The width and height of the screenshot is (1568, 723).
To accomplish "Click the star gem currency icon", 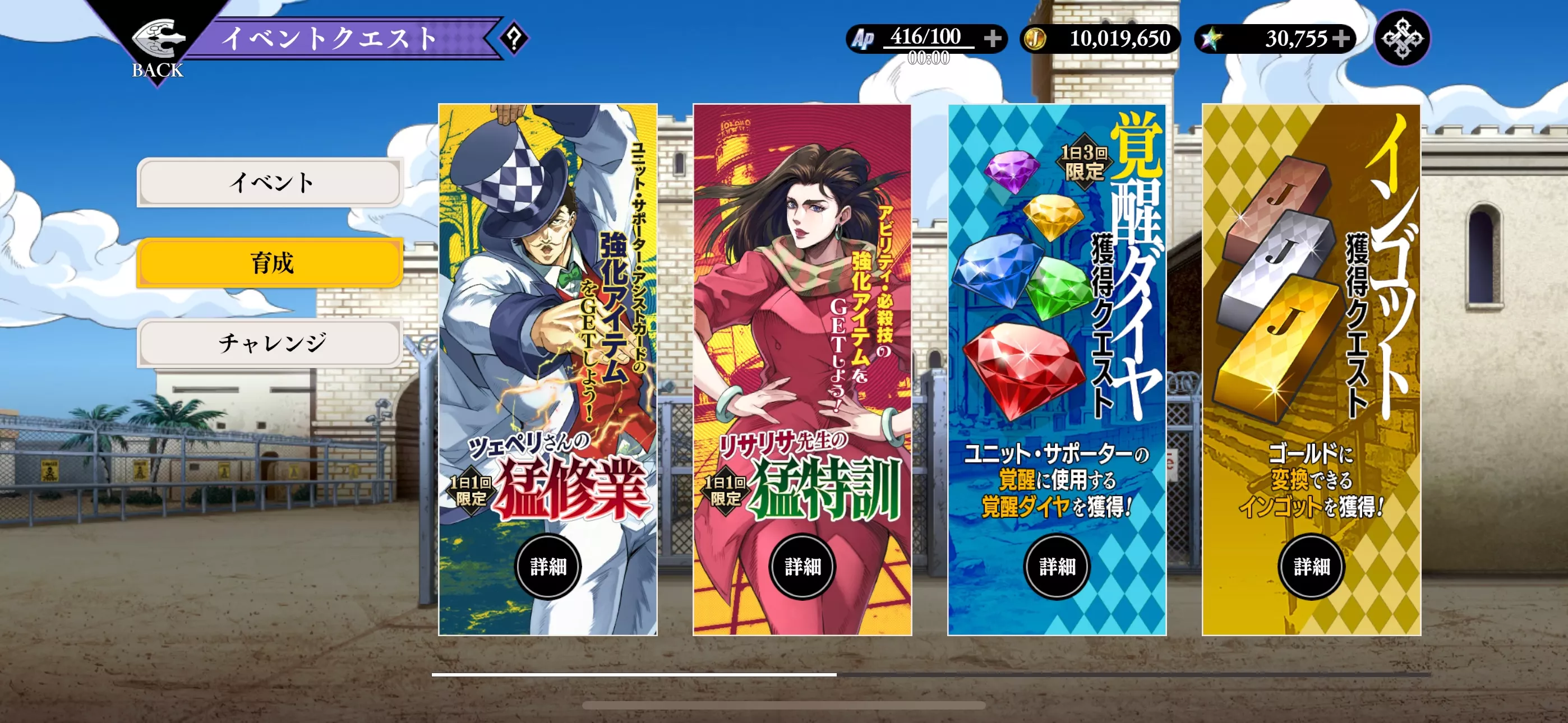I will coord(1211,38).
